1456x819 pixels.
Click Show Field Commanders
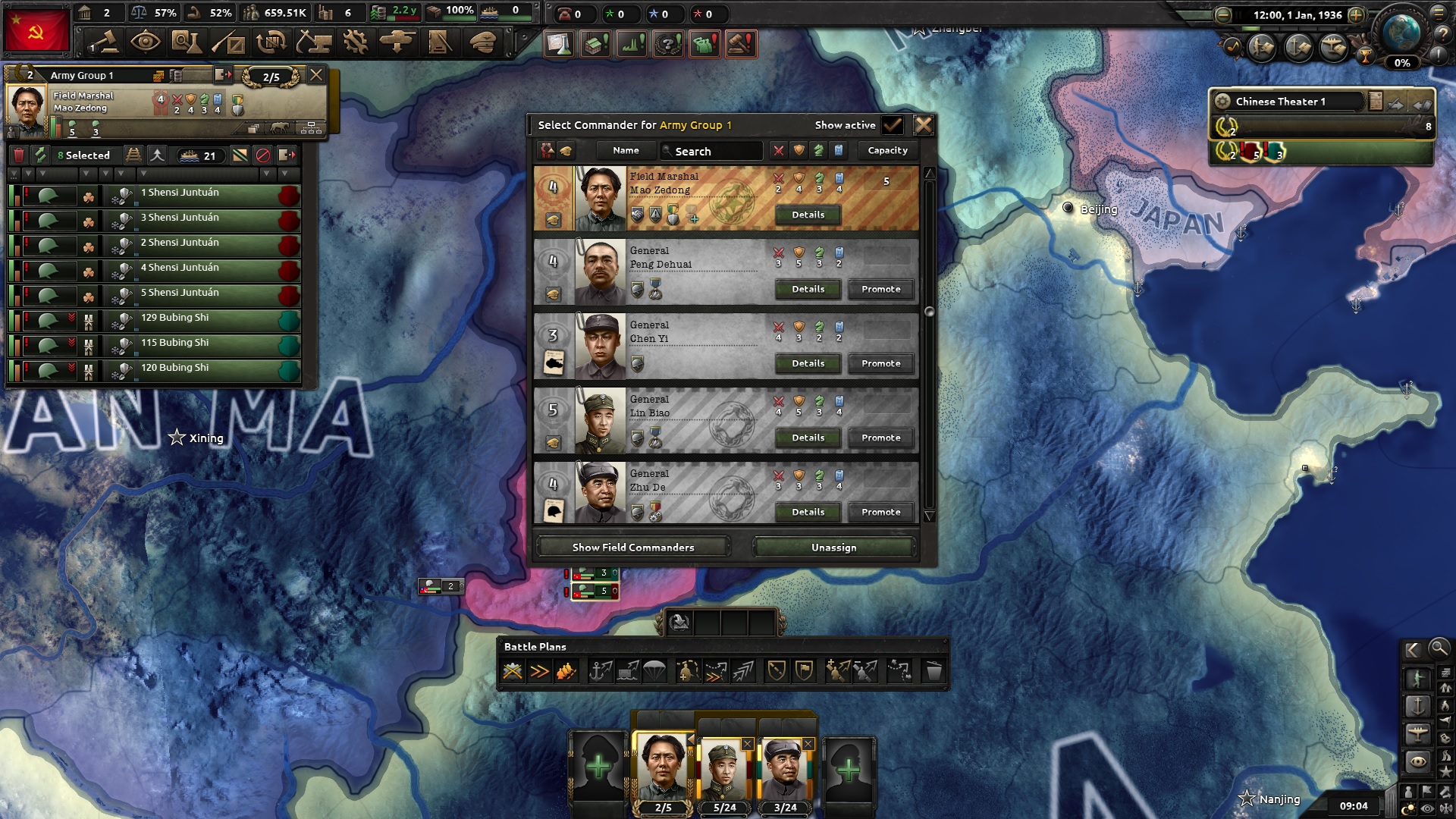coord(634,547)
